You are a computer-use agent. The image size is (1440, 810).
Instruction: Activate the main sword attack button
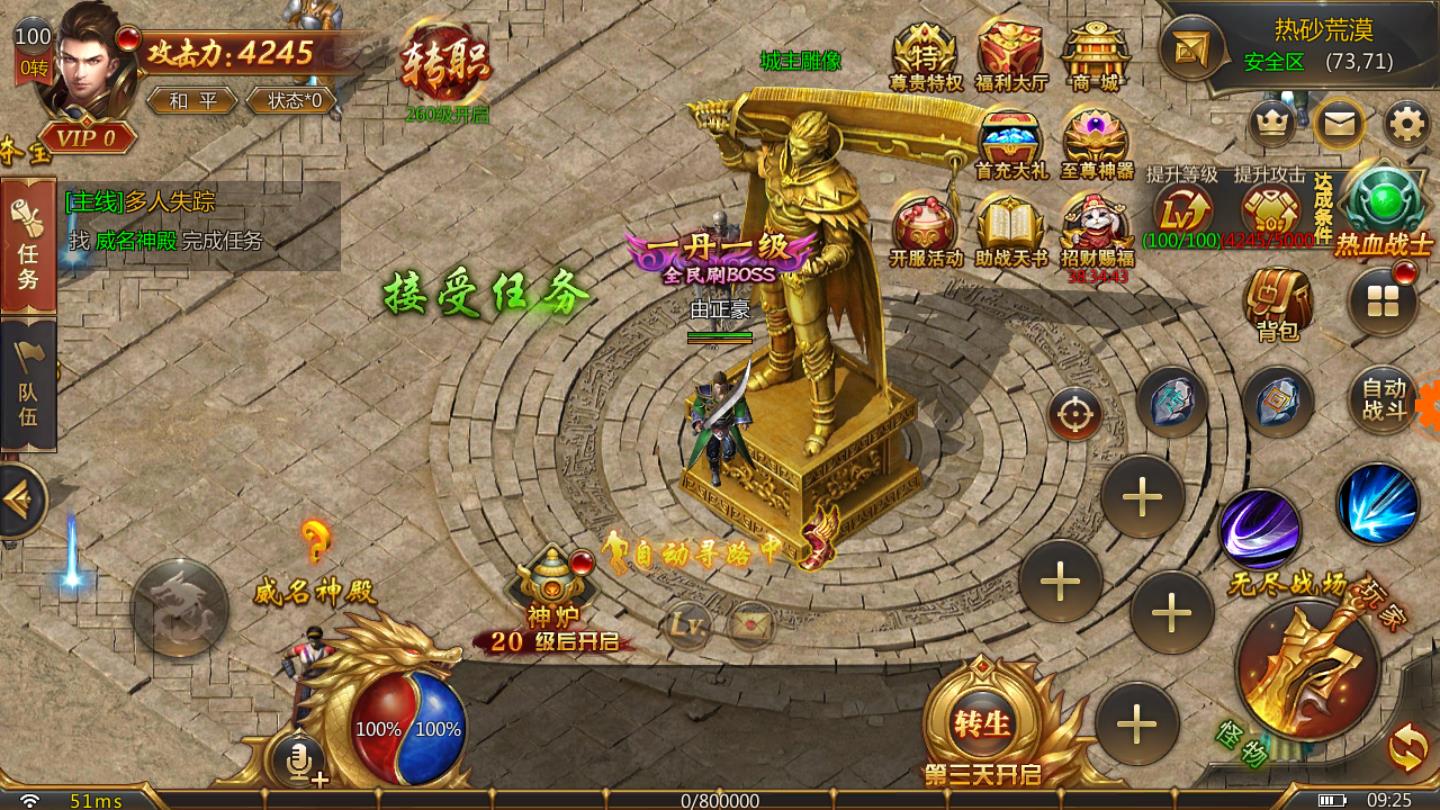pyautogui.click(x=1308, y=667)
